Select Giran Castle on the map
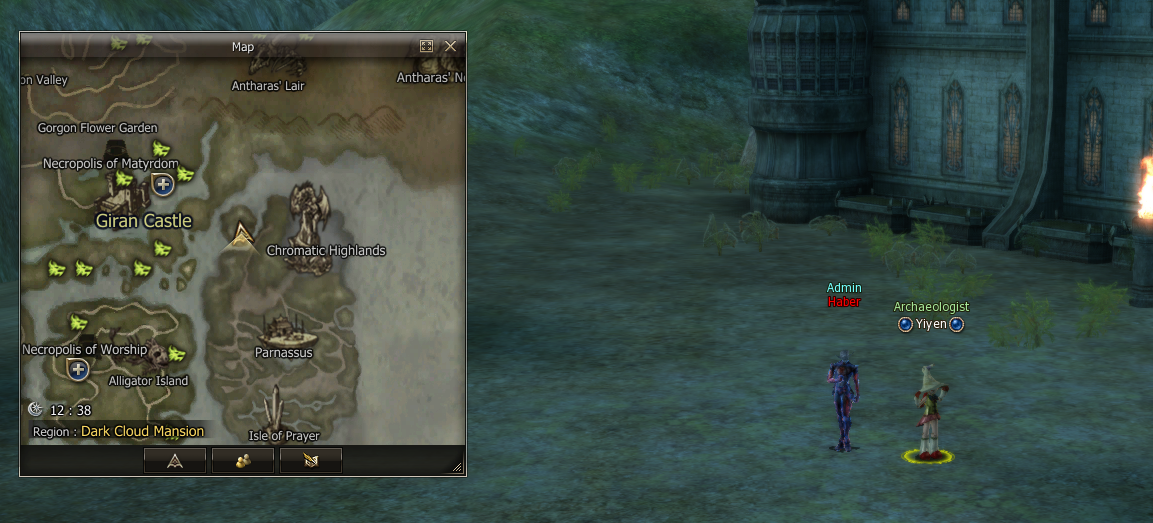Image resolution: width=1153 pixels, height=523 pixels. click(143, 221)
